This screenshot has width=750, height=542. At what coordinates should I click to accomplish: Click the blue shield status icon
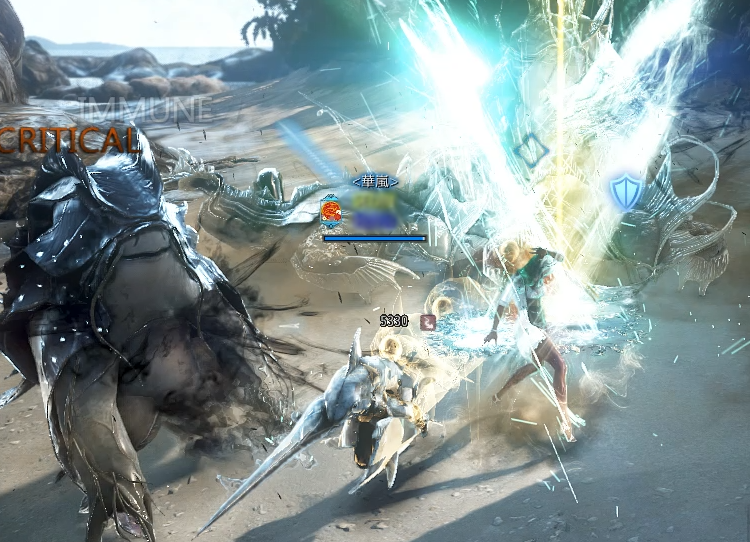[626, 191]
